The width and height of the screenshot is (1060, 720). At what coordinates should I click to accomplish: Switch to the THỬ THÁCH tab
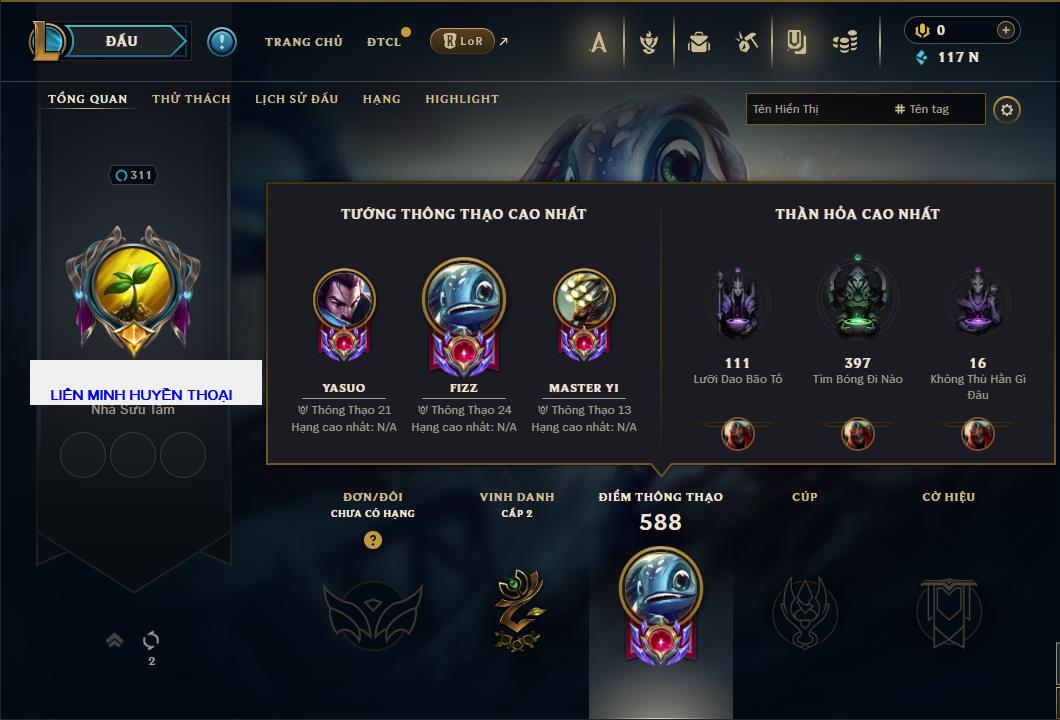pos(191,99)
